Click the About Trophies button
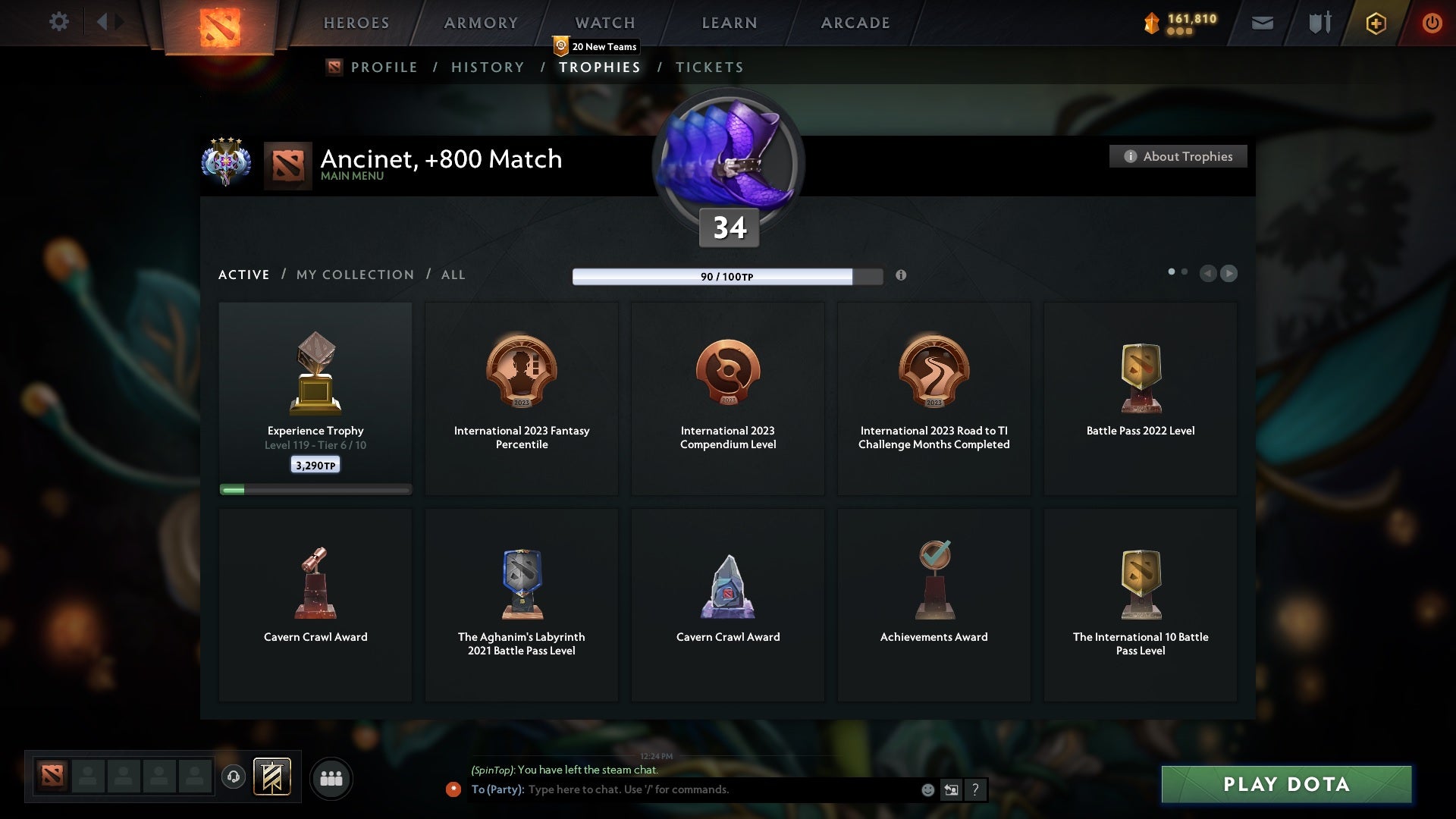1456x819 pixels. 1178,156
